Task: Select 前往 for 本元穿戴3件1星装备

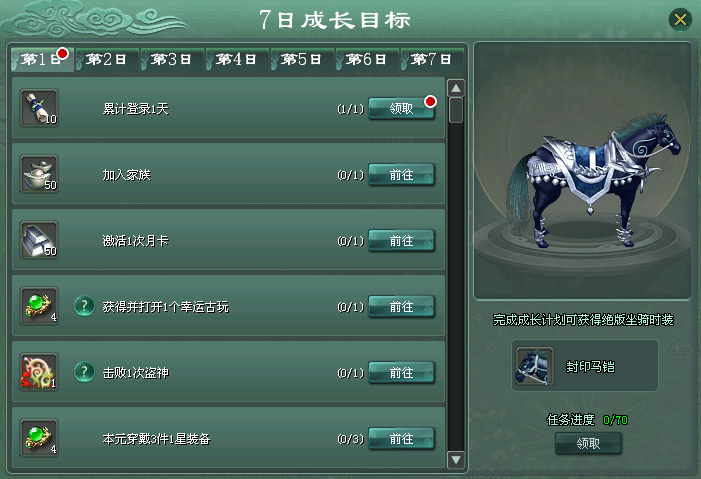Action: click(401, 438)
